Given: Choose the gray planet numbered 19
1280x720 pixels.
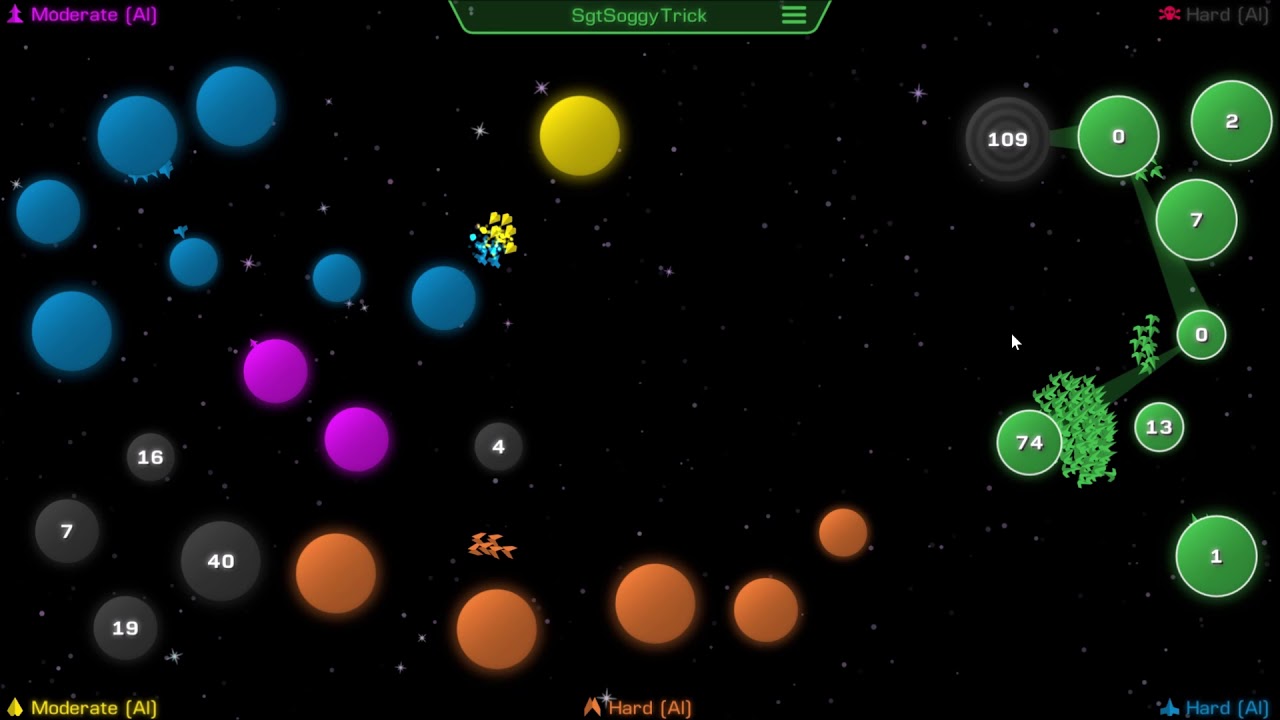Looking at the screenshot, I should click(125, 628).
